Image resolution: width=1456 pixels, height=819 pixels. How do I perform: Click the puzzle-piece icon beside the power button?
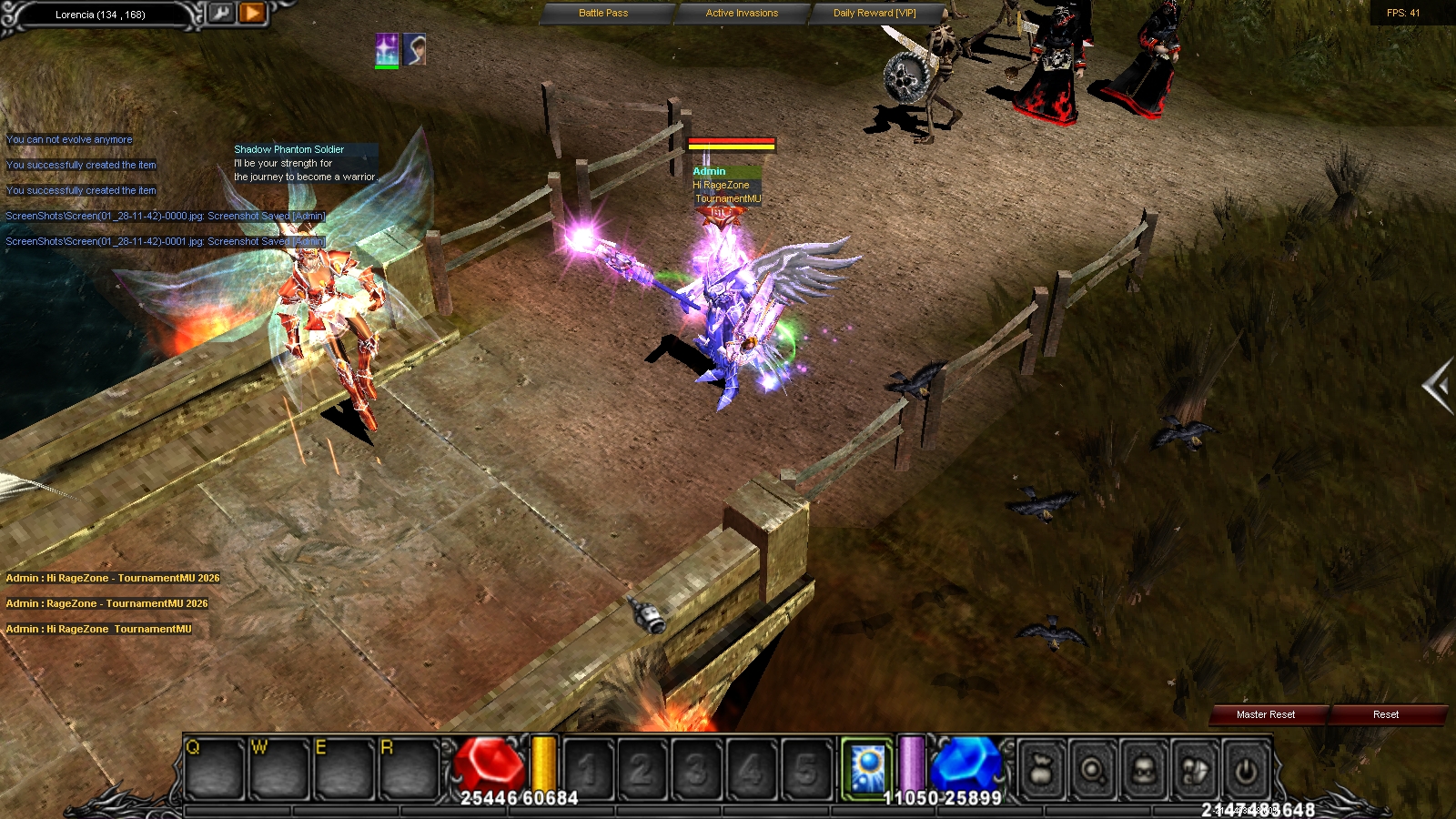pos(1195,771)
